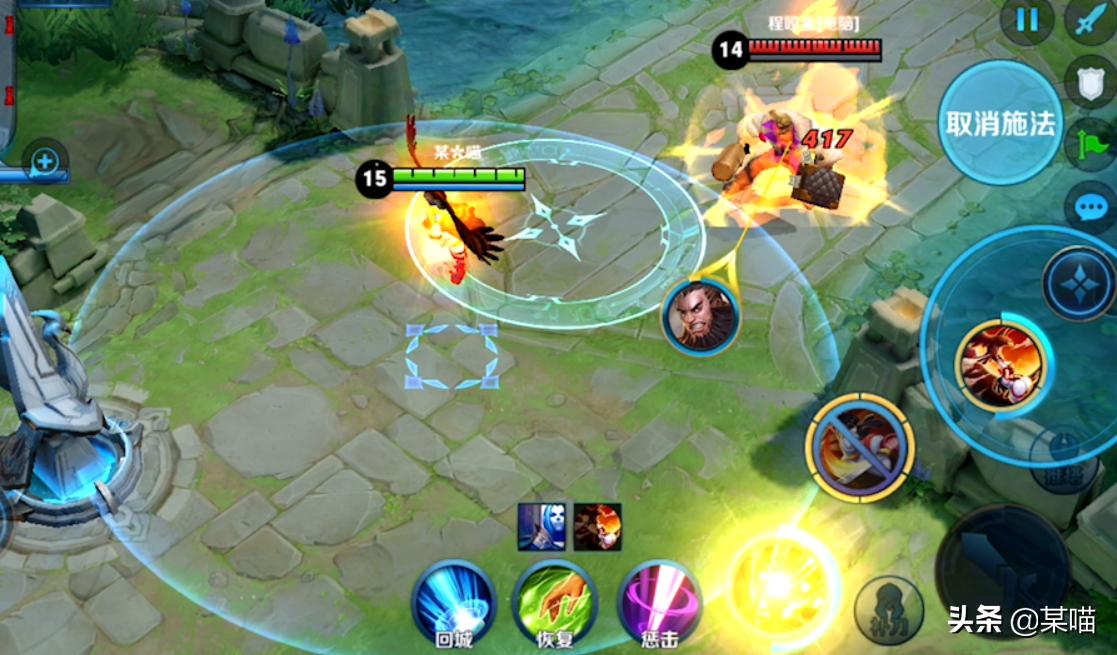Select the blue ghost-face buff icon
The height and width of the screenshot is (655, 1117).
[541, 527]
